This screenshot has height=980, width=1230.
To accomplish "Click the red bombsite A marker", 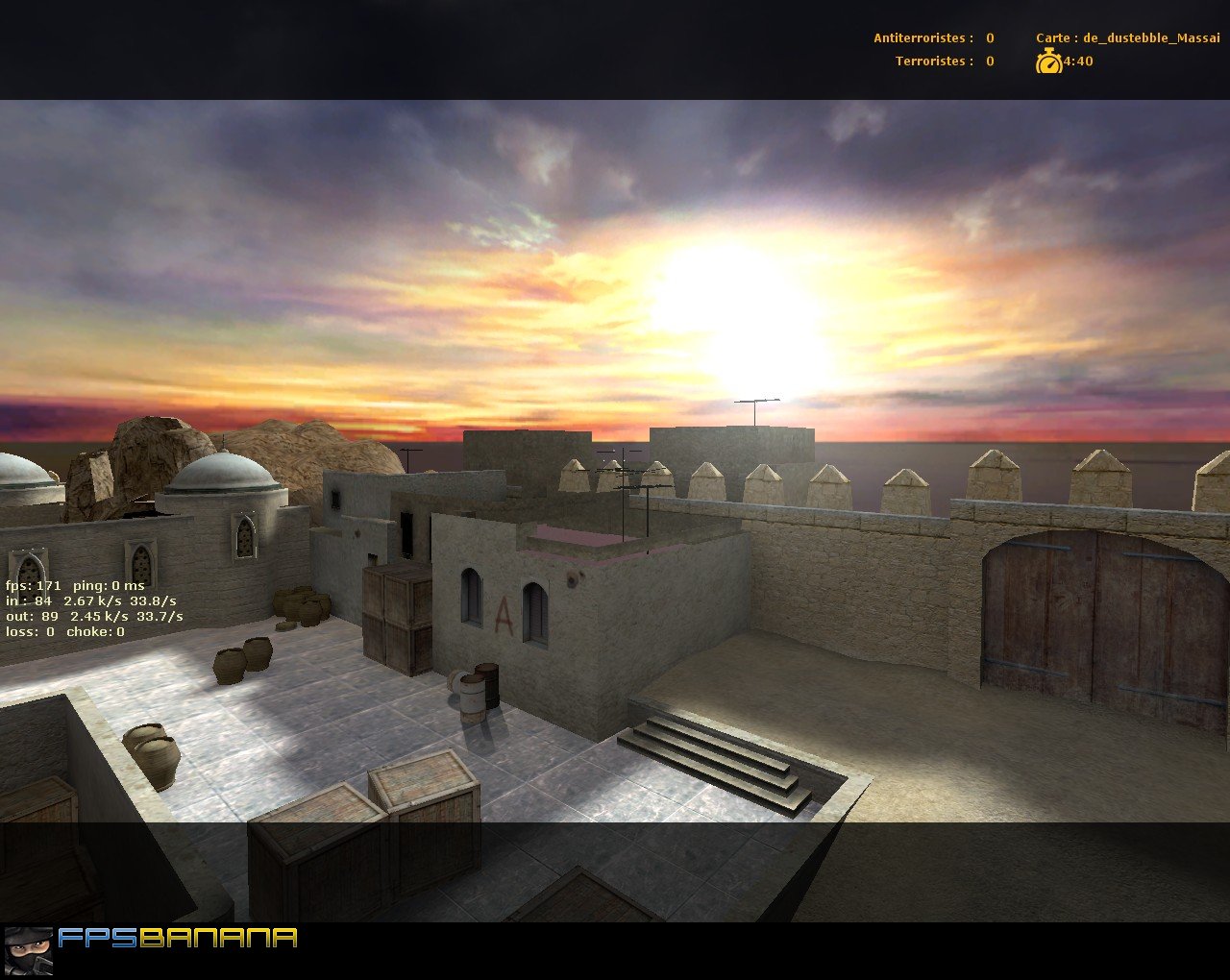I will (x=503, y=616).
